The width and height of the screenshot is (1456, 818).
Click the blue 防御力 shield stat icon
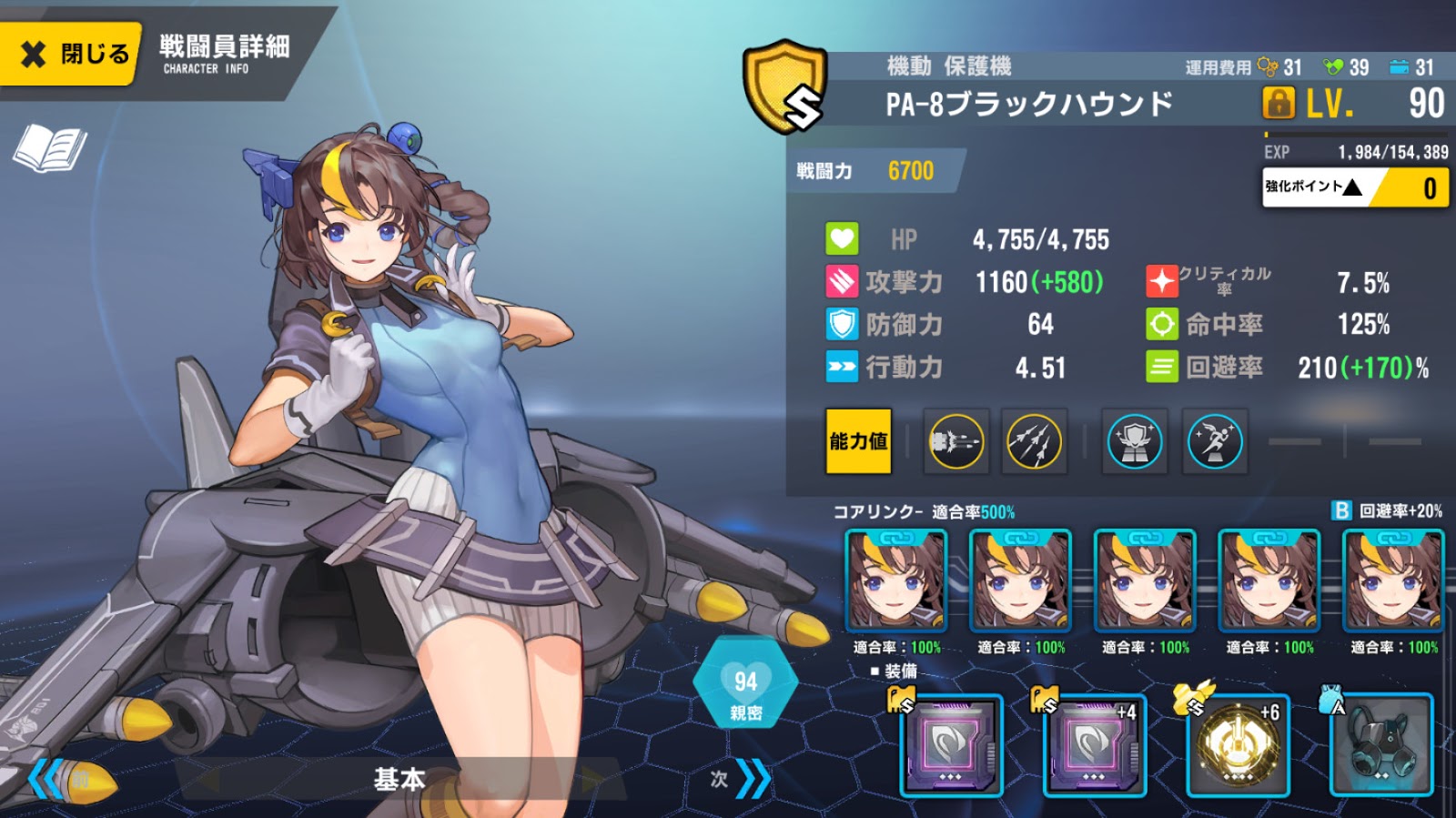[843, 324]
